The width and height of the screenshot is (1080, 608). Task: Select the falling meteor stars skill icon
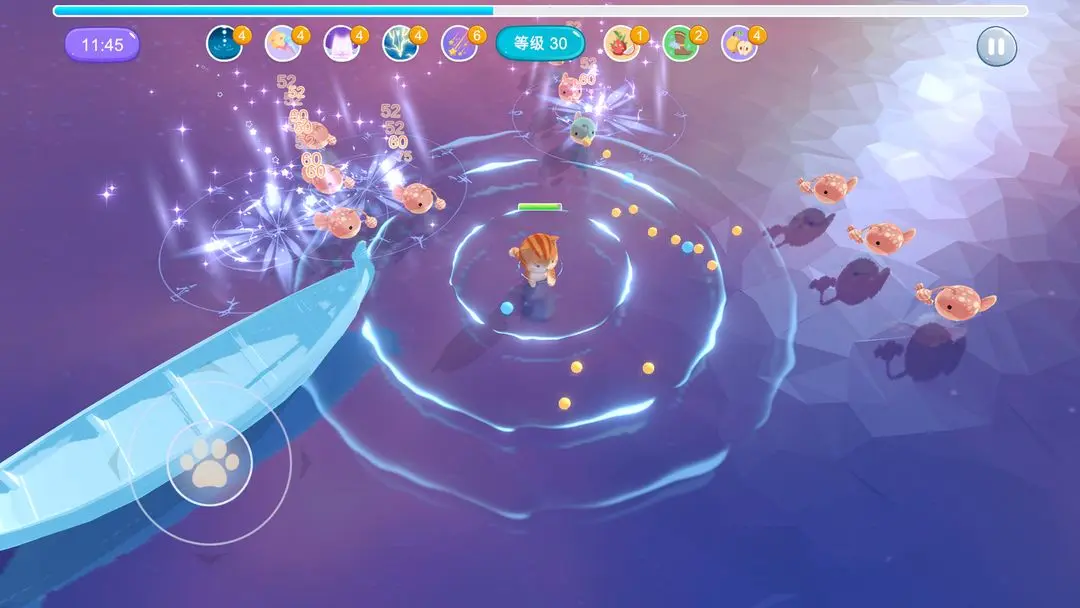coord(459,44)
